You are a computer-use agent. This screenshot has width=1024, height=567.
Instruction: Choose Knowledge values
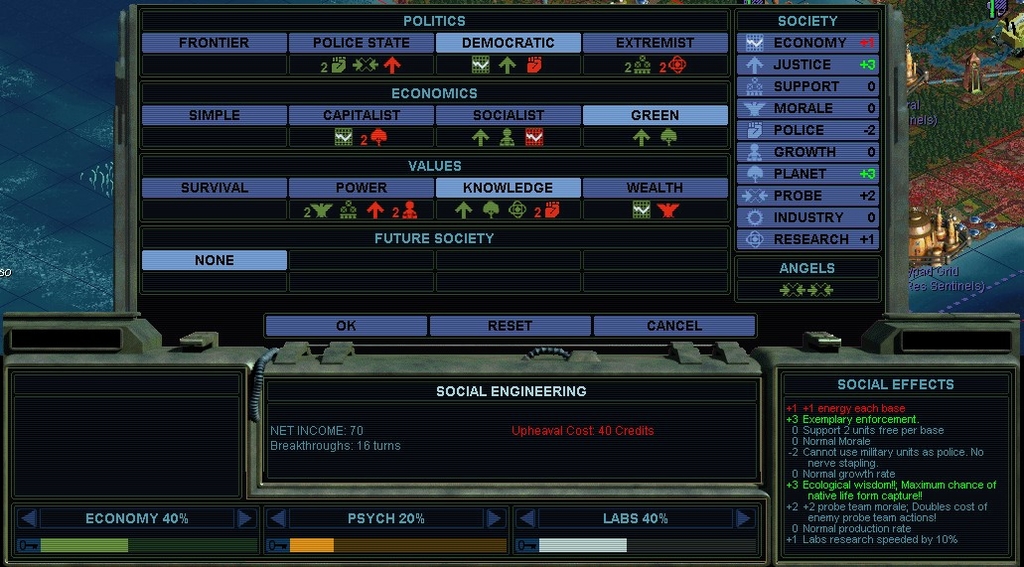coord(508,187)
